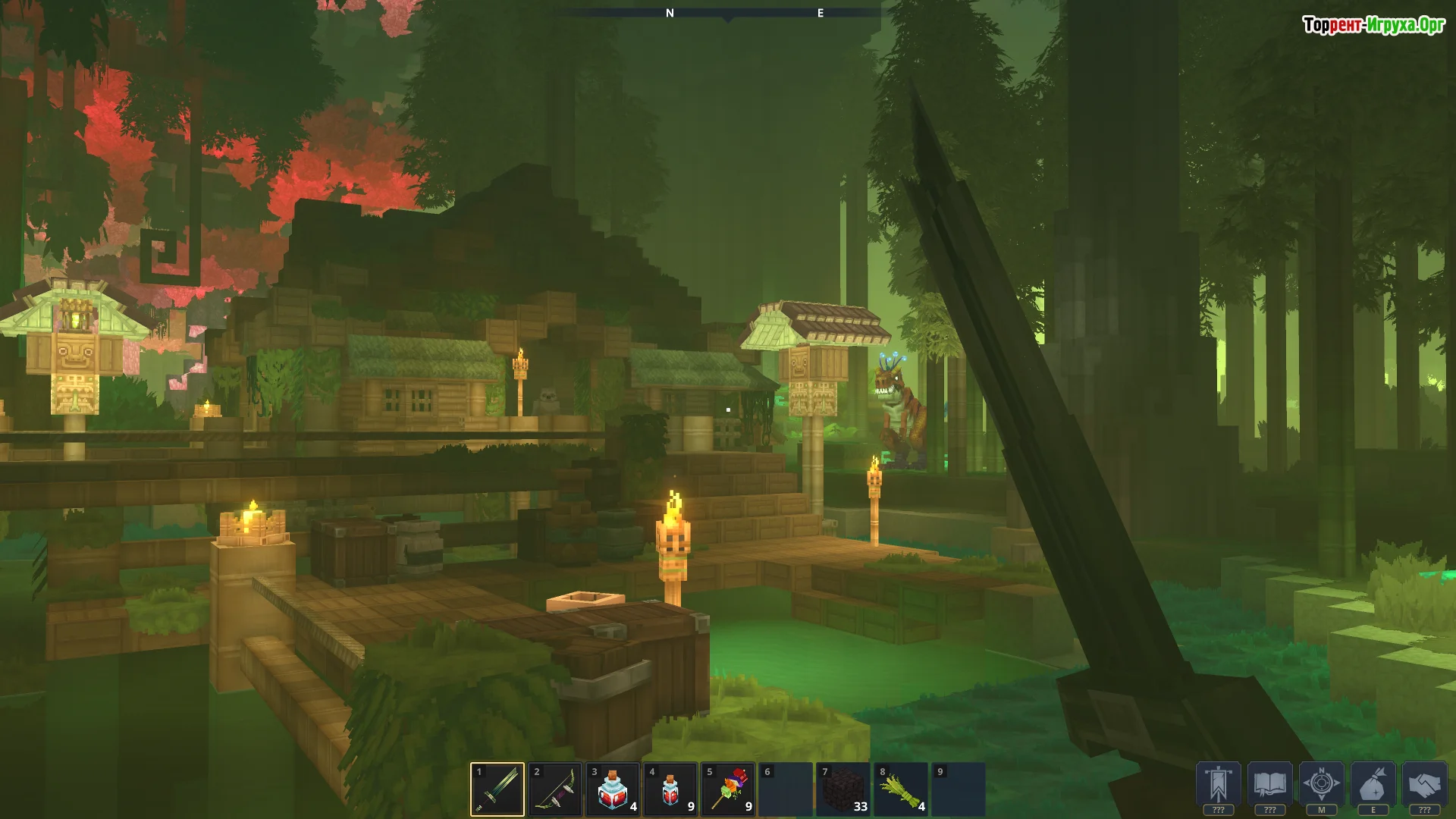The height and width of the screenshot is (819, 1456).
Task: Choose the large red potion stack of 4
Action: [x=613, y=789]
